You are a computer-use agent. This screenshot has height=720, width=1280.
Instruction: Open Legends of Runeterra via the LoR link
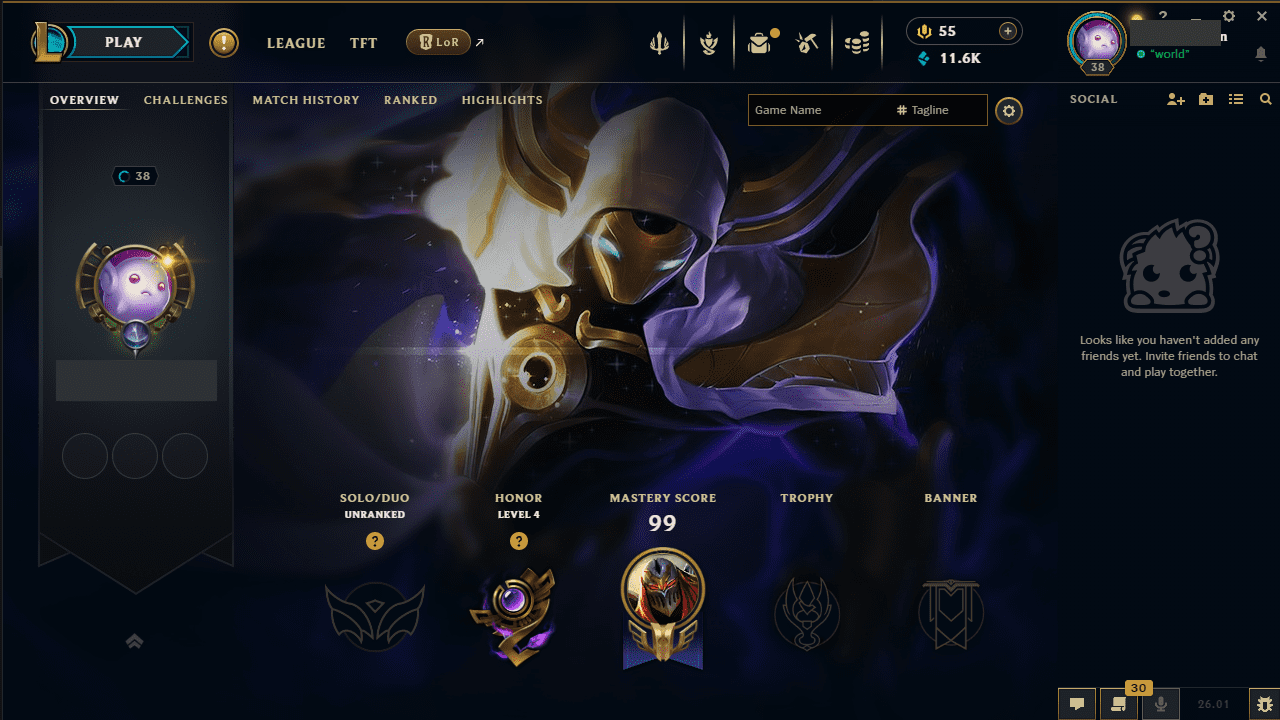point(438,42)
